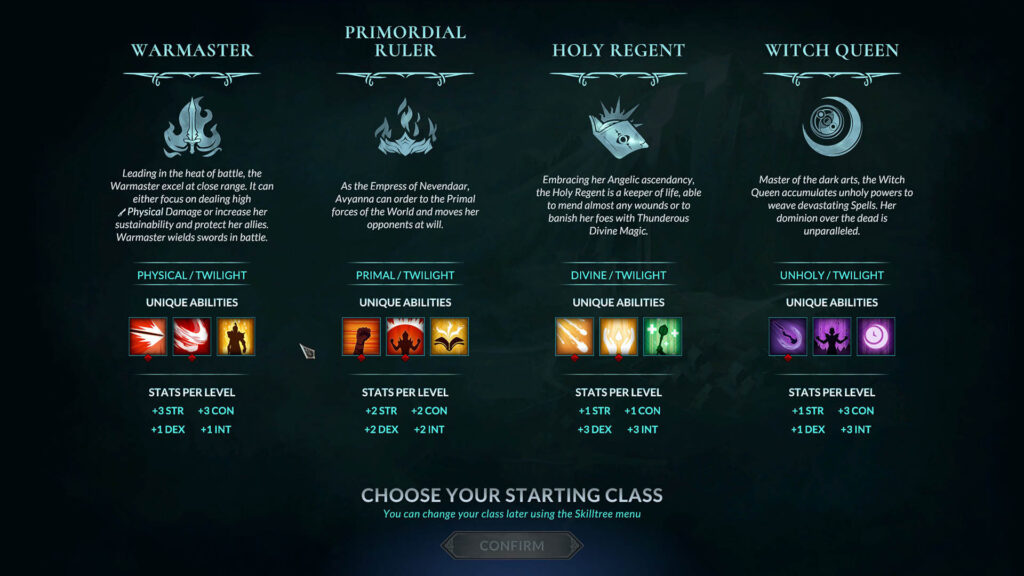Image resolution: width=1024 pixels, height=576 pixels.
Task: Select Primordial Ruler's red sunburst figure ability
Action: (x=405, y=337)
